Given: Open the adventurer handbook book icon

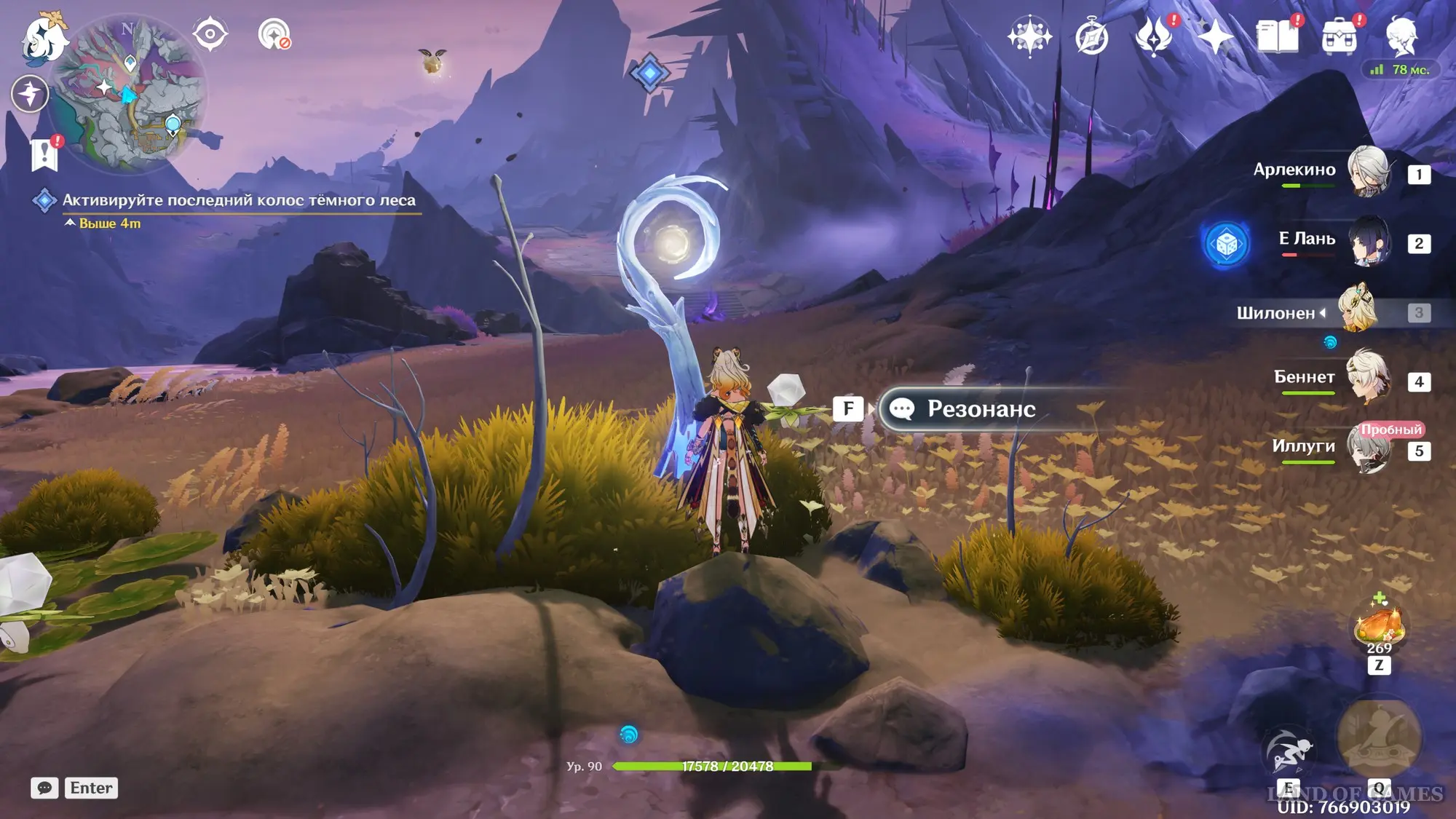Looking at the screenshot, I should [x=1278, y=36].
